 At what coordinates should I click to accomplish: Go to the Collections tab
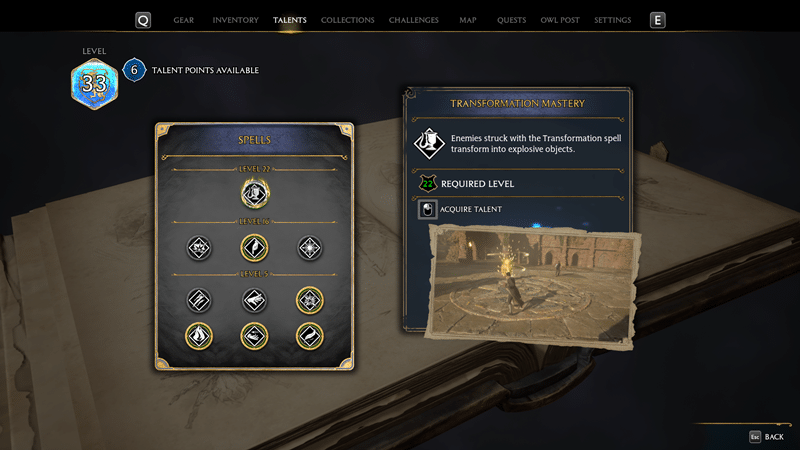coord(347,20)
